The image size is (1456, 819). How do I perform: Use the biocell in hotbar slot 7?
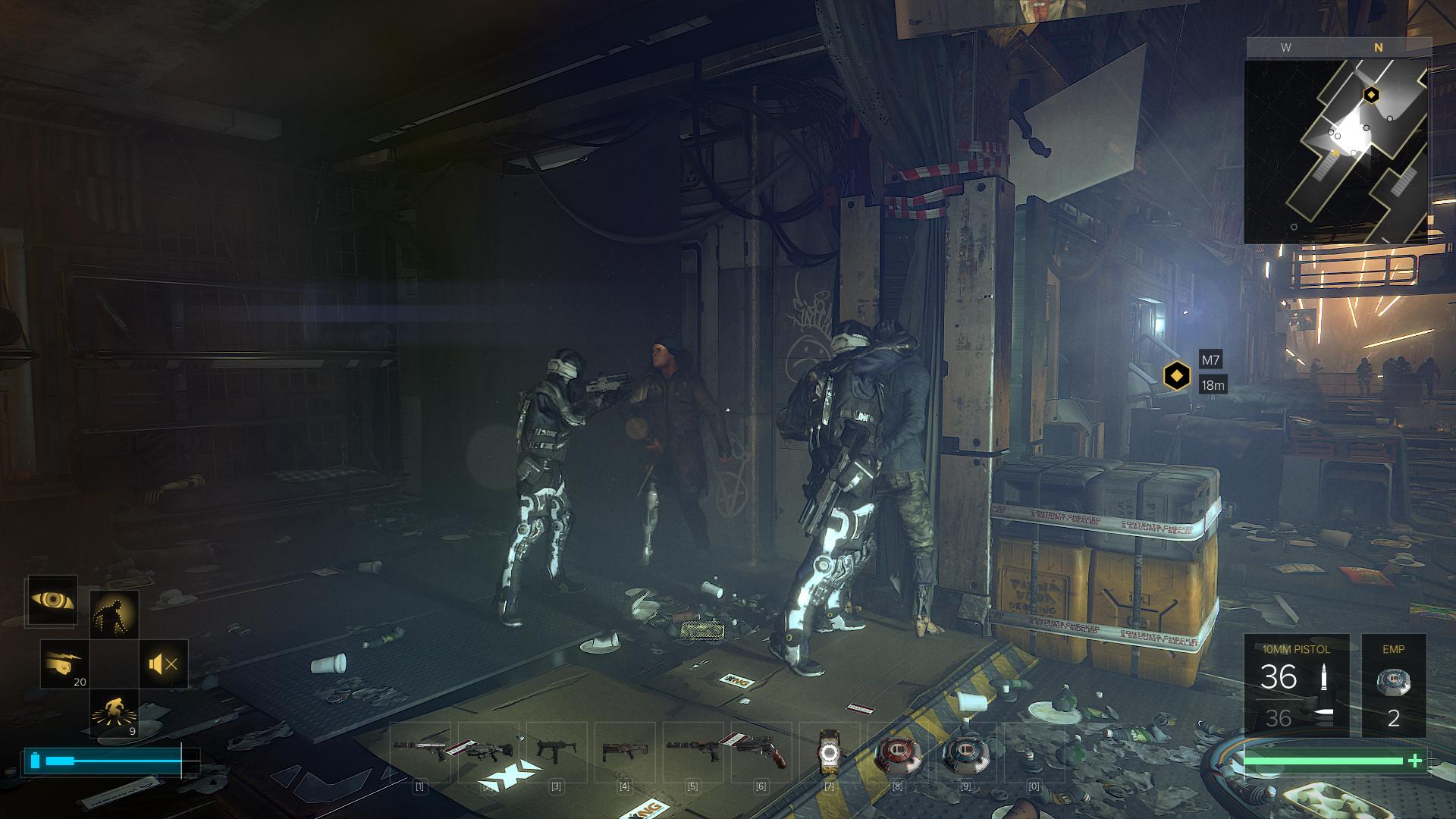click(x=829, y=752)
